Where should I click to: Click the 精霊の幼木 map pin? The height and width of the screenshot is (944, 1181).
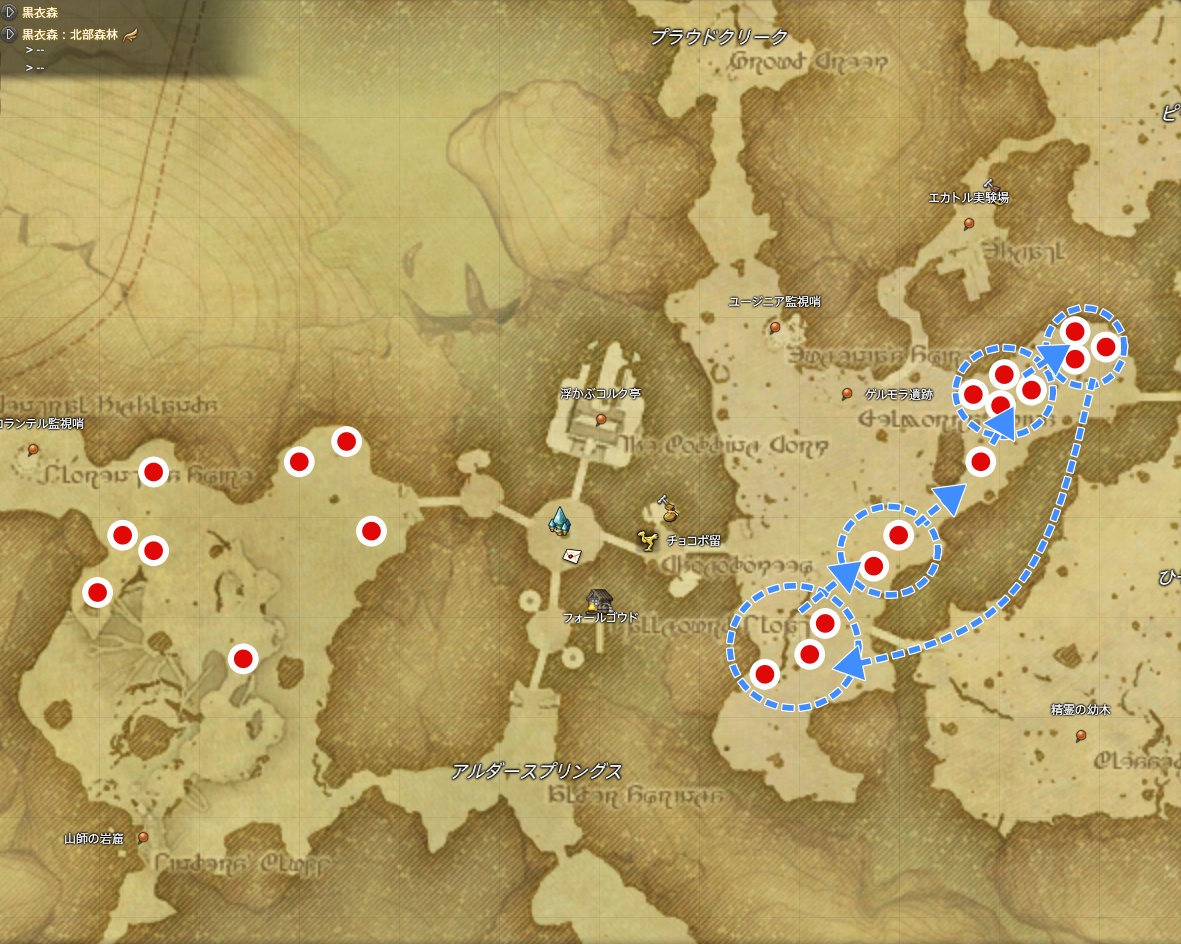point(1080,736)
